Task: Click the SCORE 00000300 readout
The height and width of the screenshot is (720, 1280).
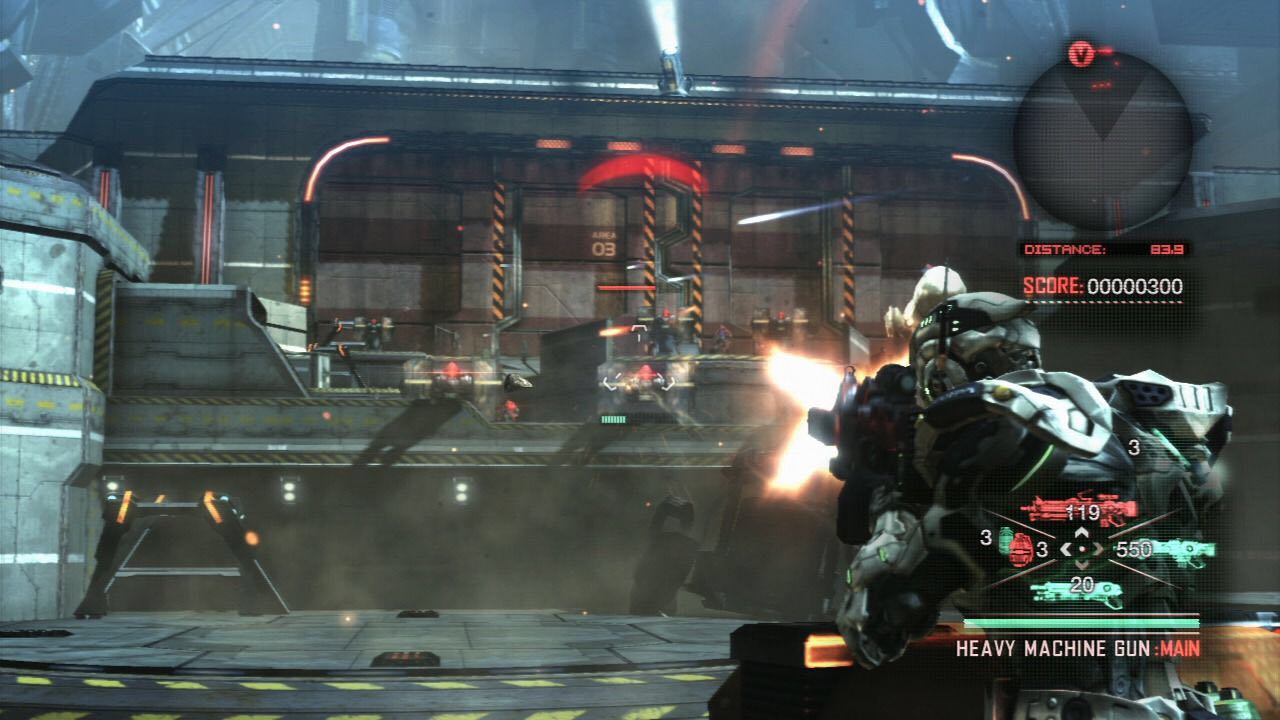Action: pos(1105,287)
